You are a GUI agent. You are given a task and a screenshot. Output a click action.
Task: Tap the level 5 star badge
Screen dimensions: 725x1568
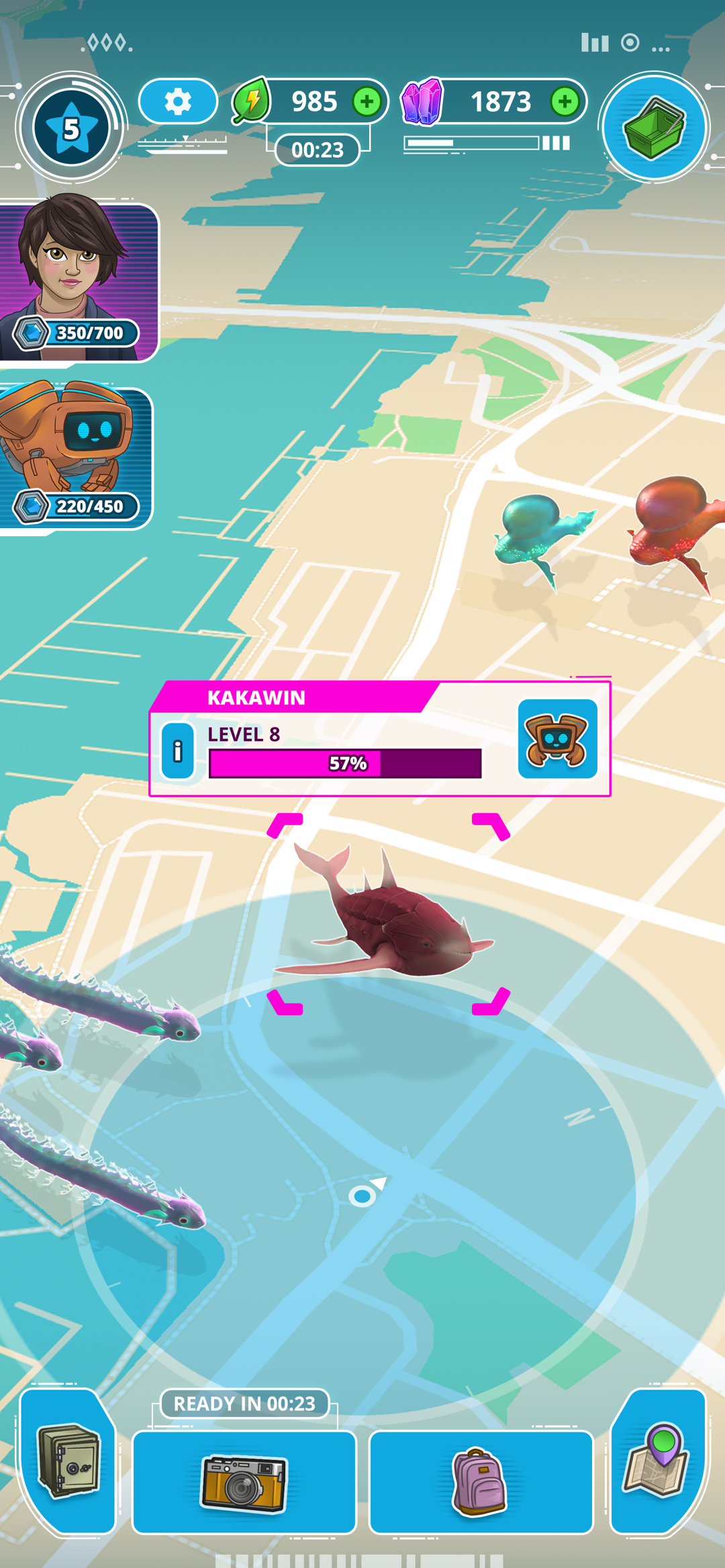(x=71, y=127)
